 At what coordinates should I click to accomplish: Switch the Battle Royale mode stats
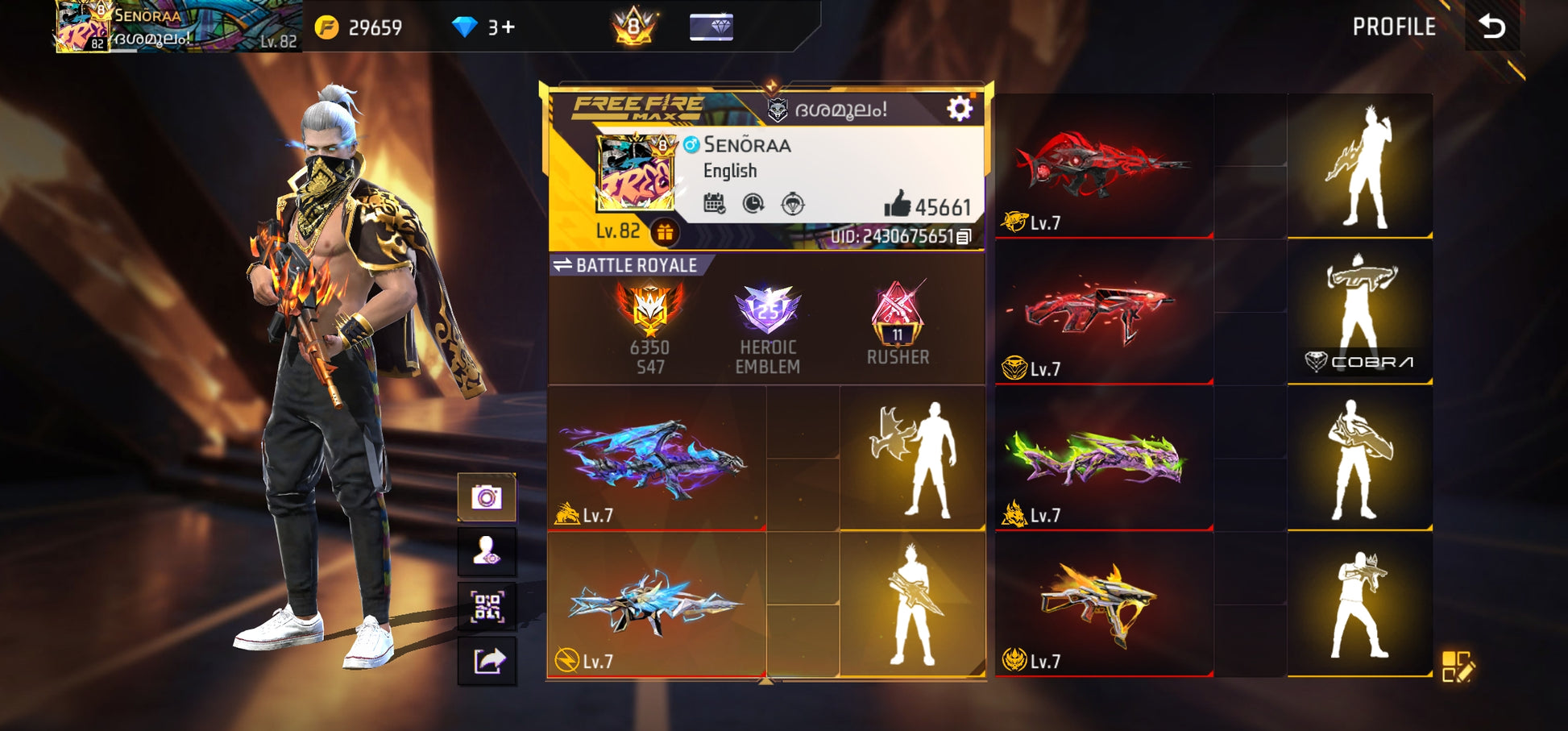pos(563,265)
